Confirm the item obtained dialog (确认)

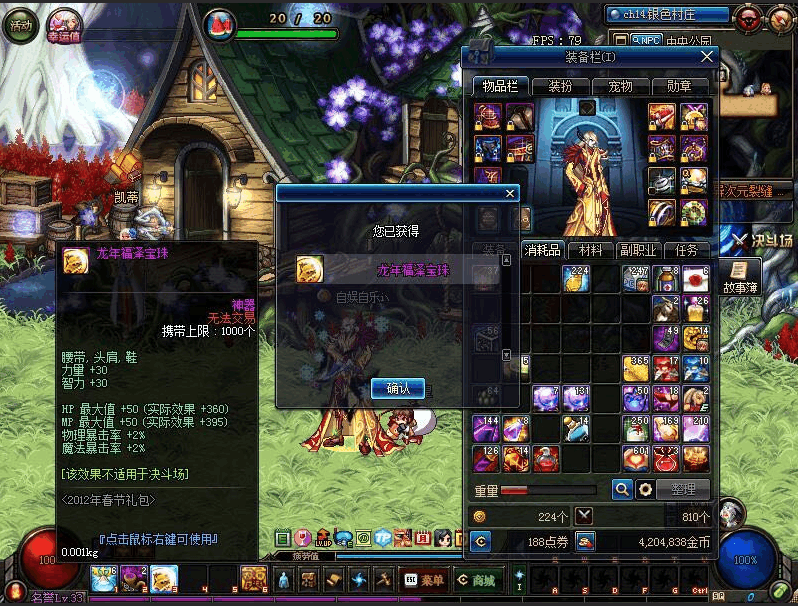point(398,388)
